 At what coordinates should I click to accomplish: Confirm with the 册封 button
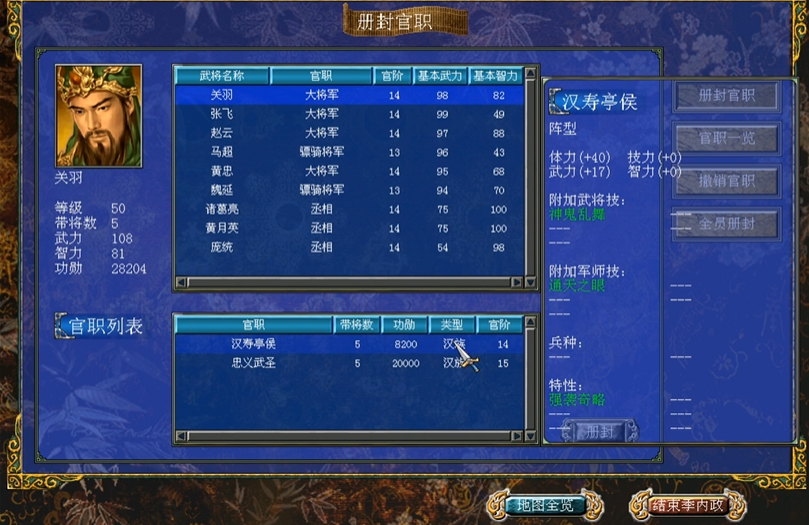600,432
